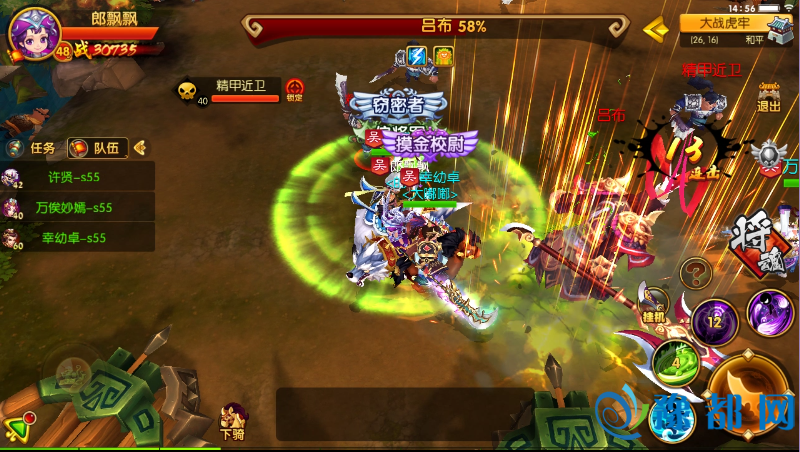The image size is (800, 452).
Task: Select the 精甲近卫 target frame
Action: pos(230,91)
